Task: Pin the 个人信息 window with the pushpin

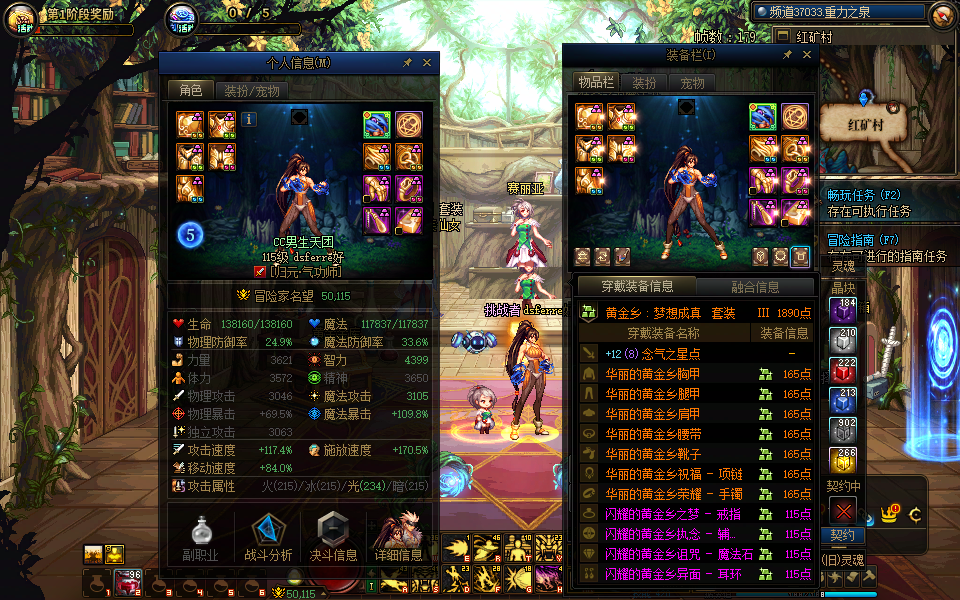Action: 407,62
